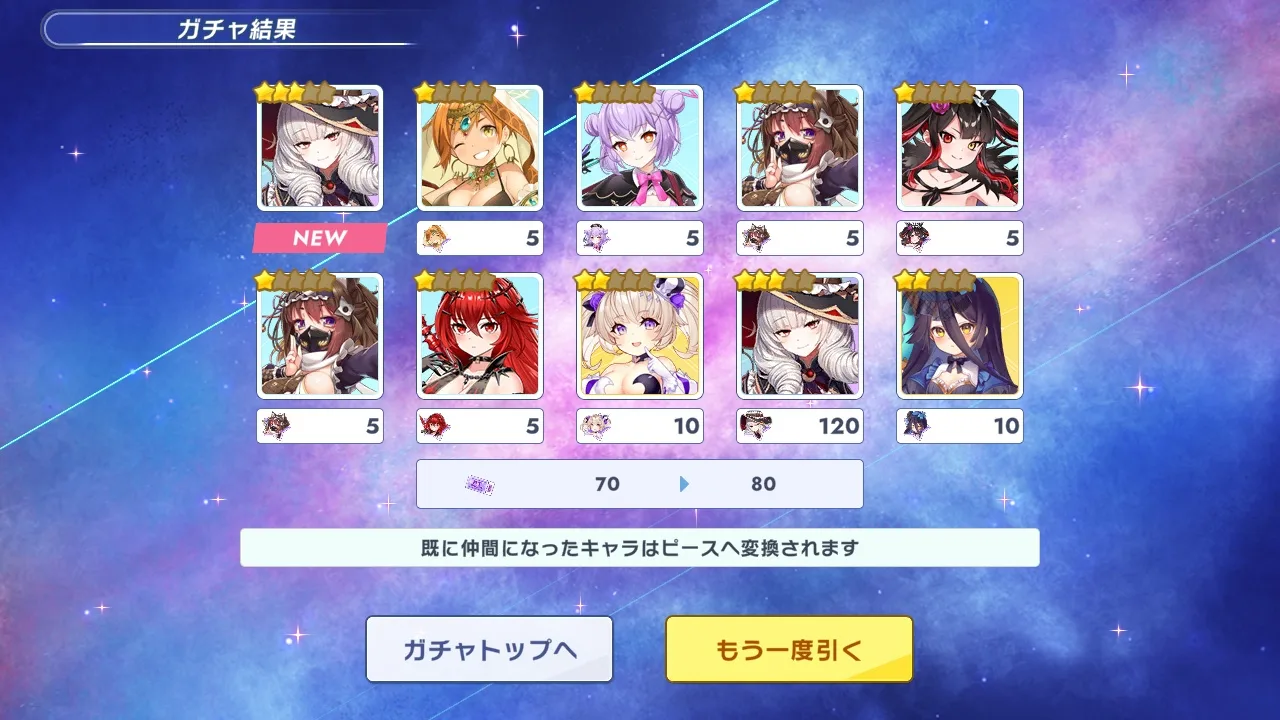Select the white-haired witch card marked NEW

tap(320, 148)
